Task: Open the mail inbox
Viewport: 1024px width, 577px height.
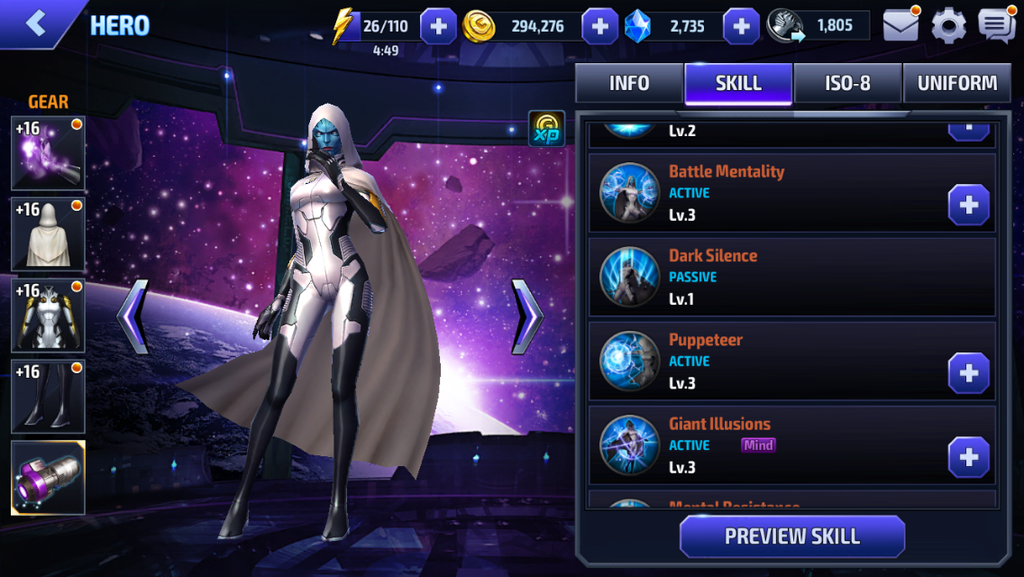Action: [901, 26]
